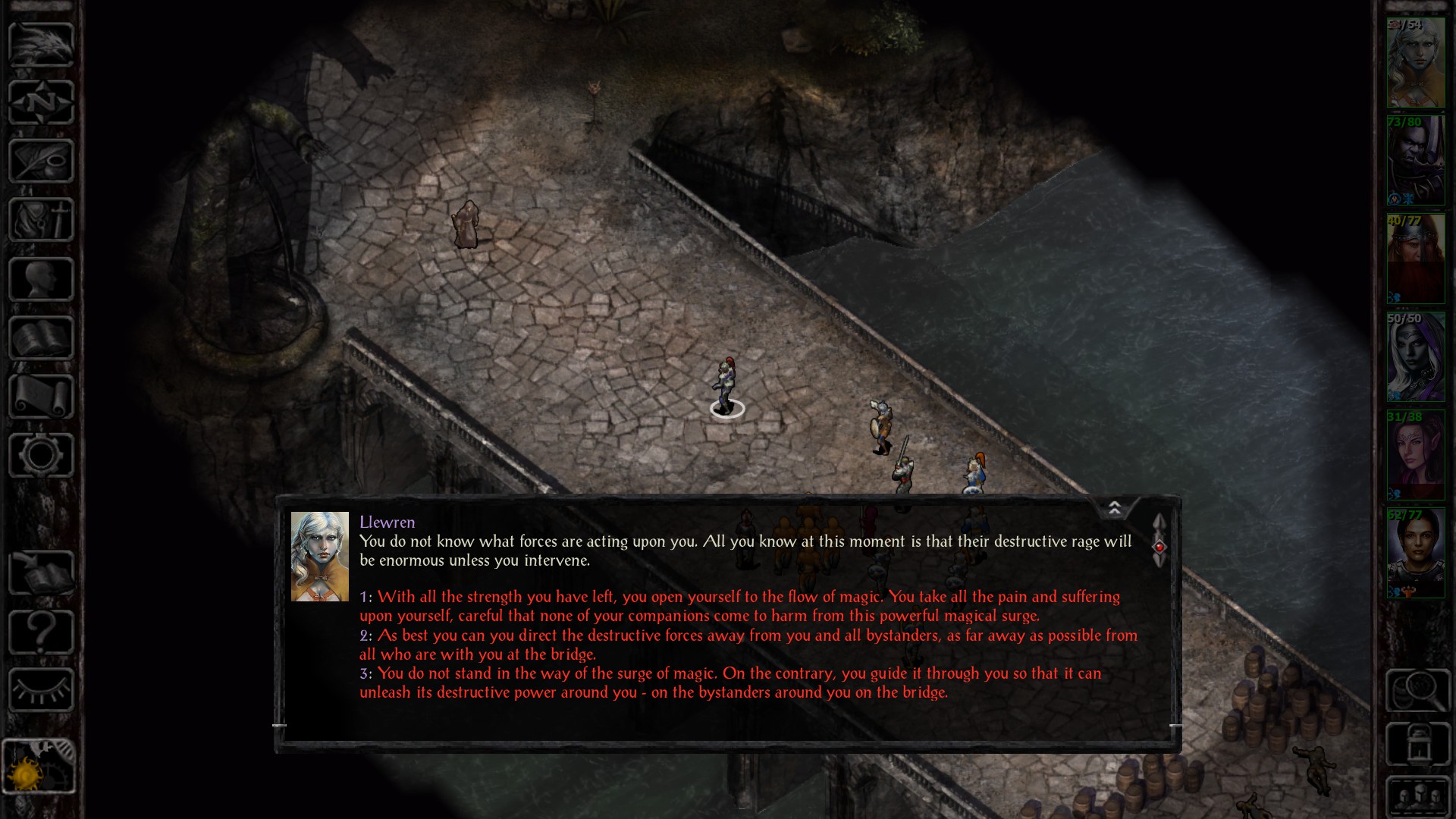Collapse the dialogue box with the double chevron
The height and width of the screenshot is (819, 1456).
click(1115, 507)
